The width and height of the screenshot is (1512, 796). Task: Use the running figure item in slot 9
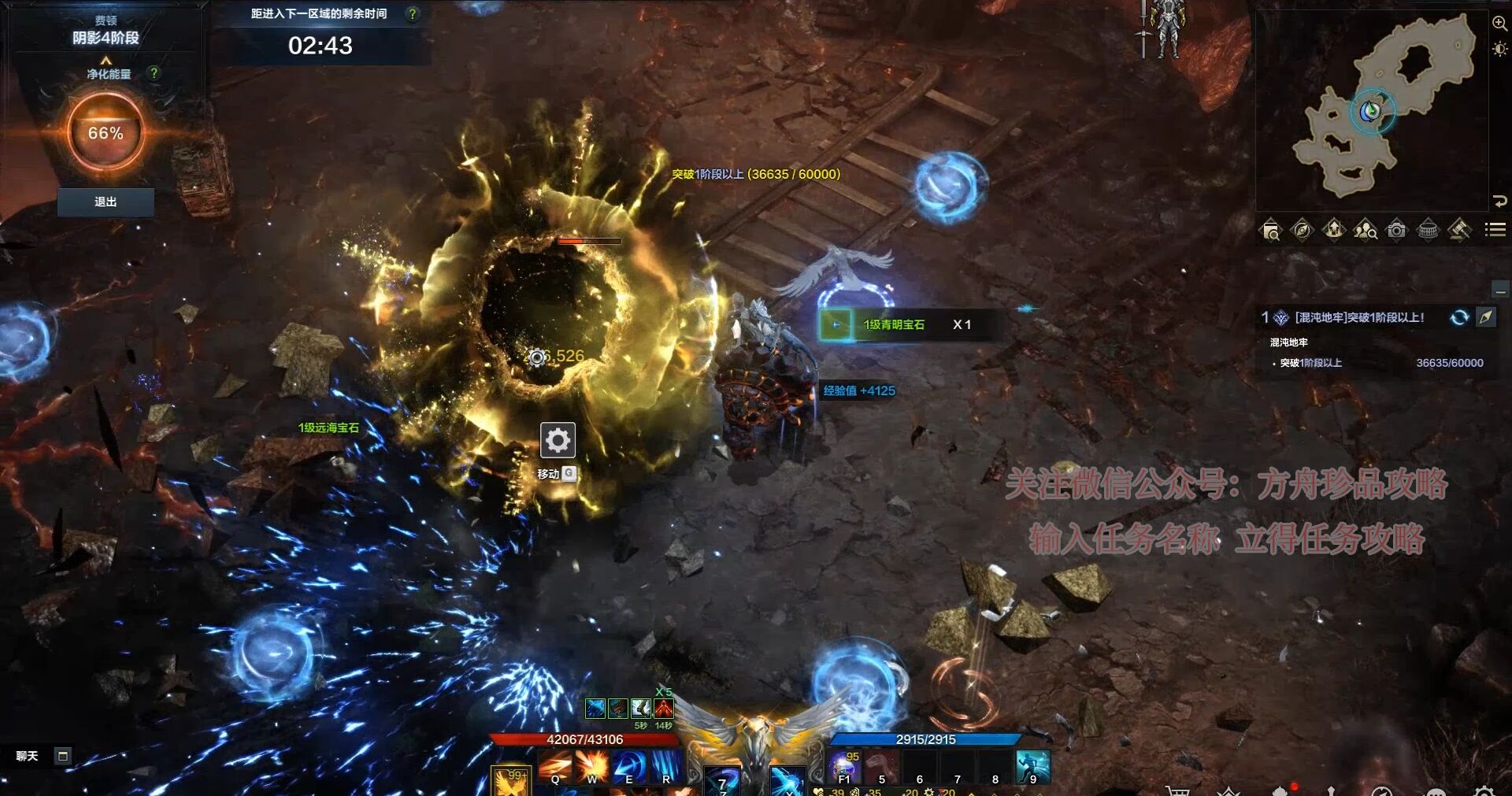pyautogui.click(x=1032, y=767)
